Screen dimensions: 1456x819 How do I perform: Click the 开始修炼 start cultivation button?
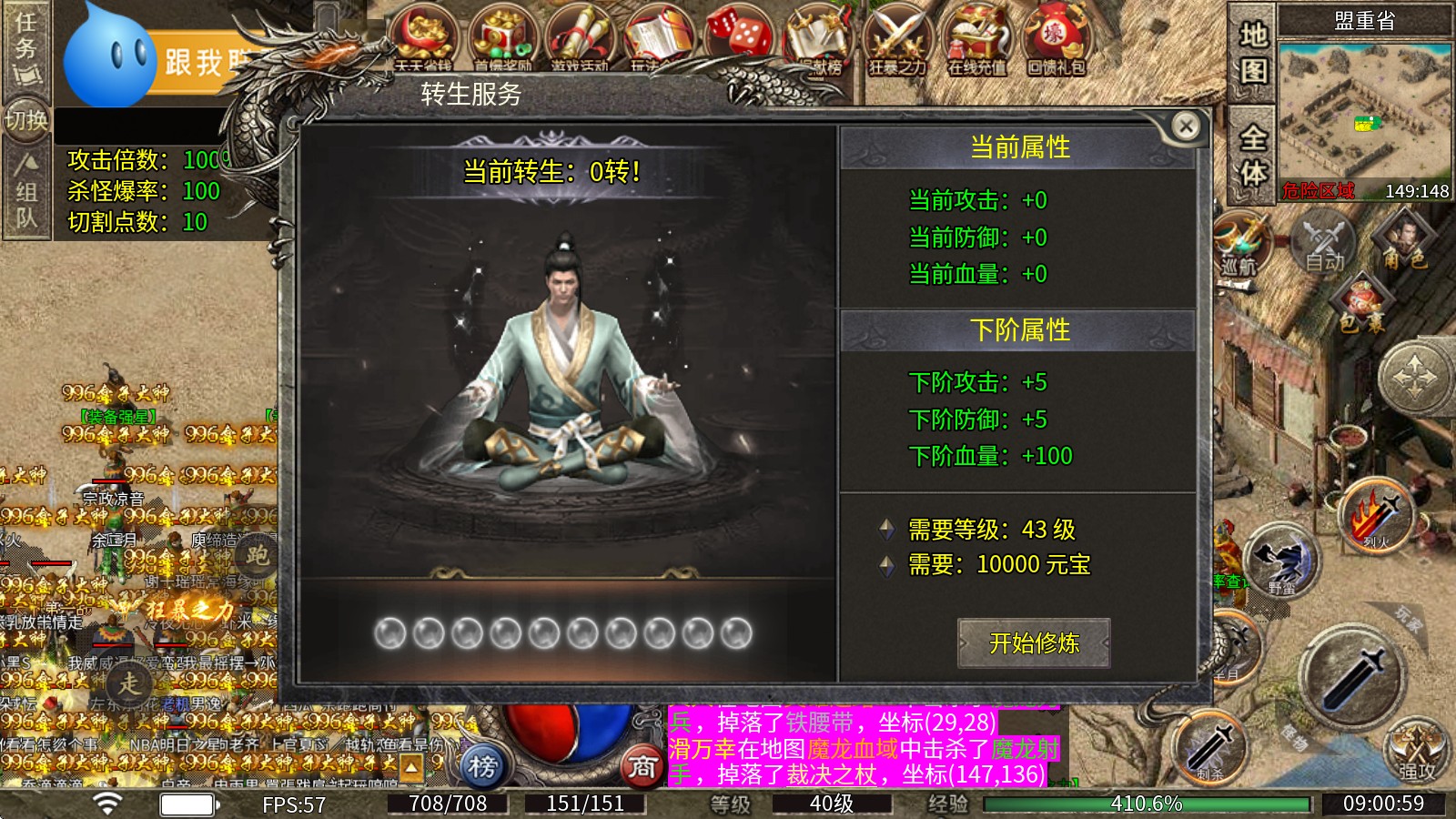coord(1035,642)
